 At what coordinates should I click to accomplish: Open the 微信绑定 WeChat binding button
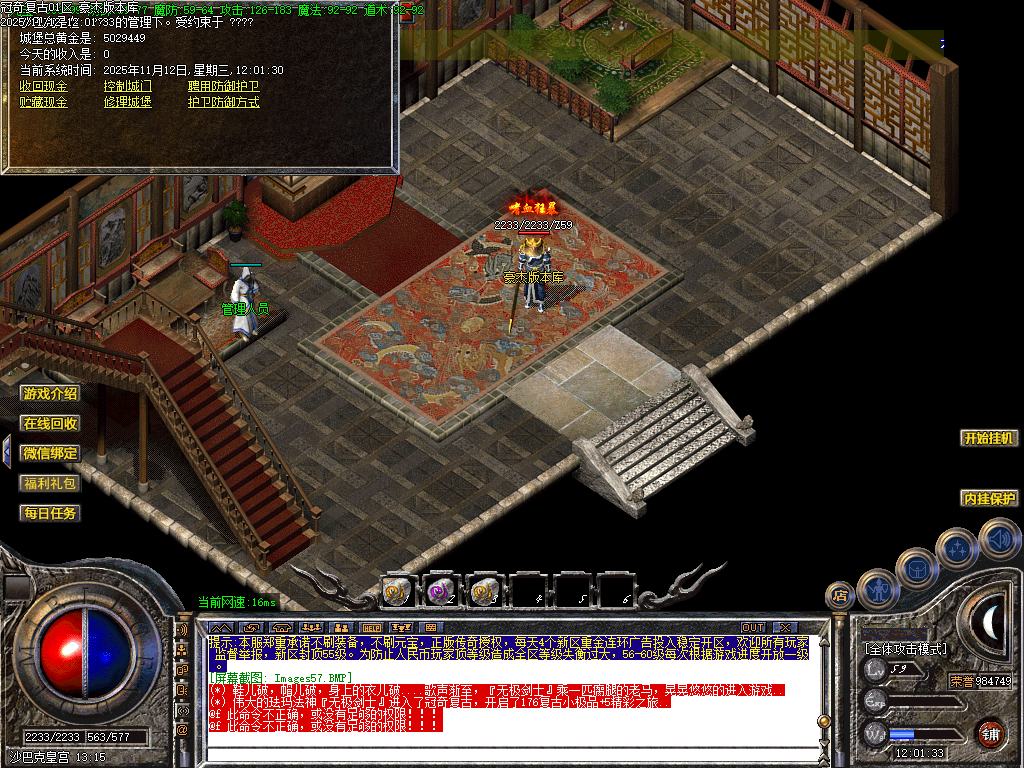50,453
